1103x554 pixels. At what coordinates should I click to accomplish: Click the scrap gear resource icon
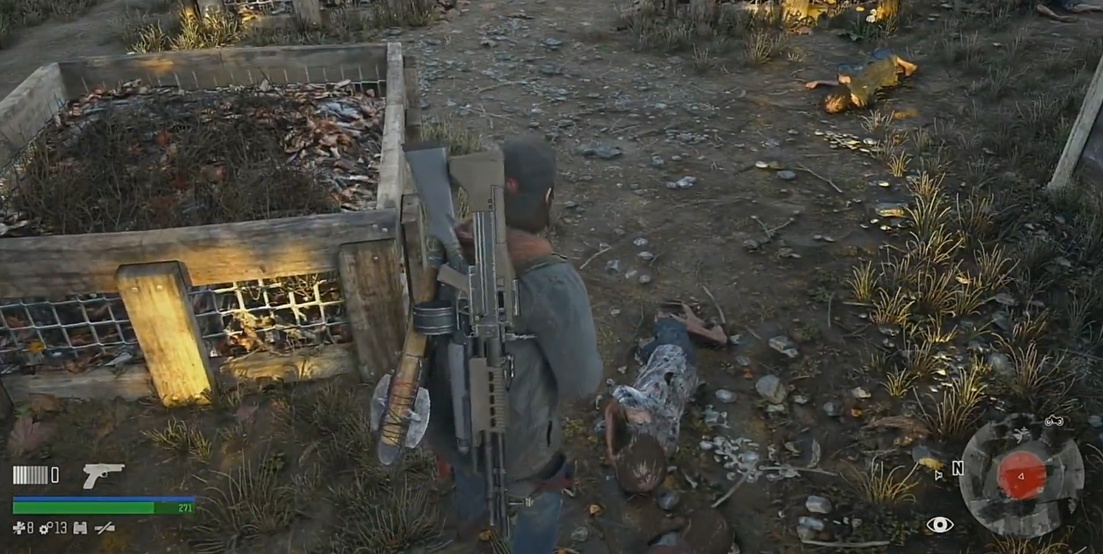[x=46, y=528]
